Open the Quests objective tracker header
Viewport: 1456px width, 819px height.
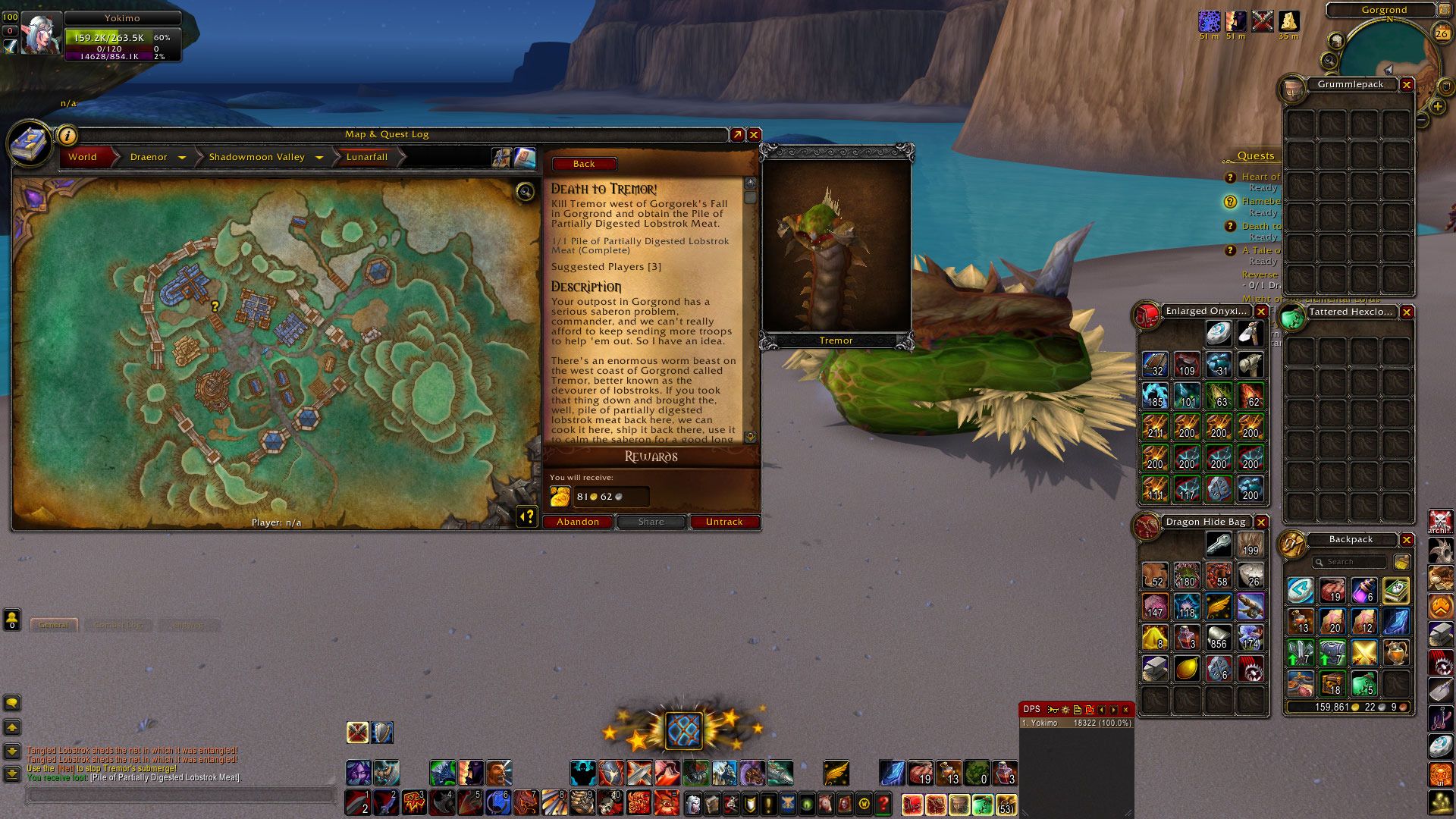point(1256,156)
